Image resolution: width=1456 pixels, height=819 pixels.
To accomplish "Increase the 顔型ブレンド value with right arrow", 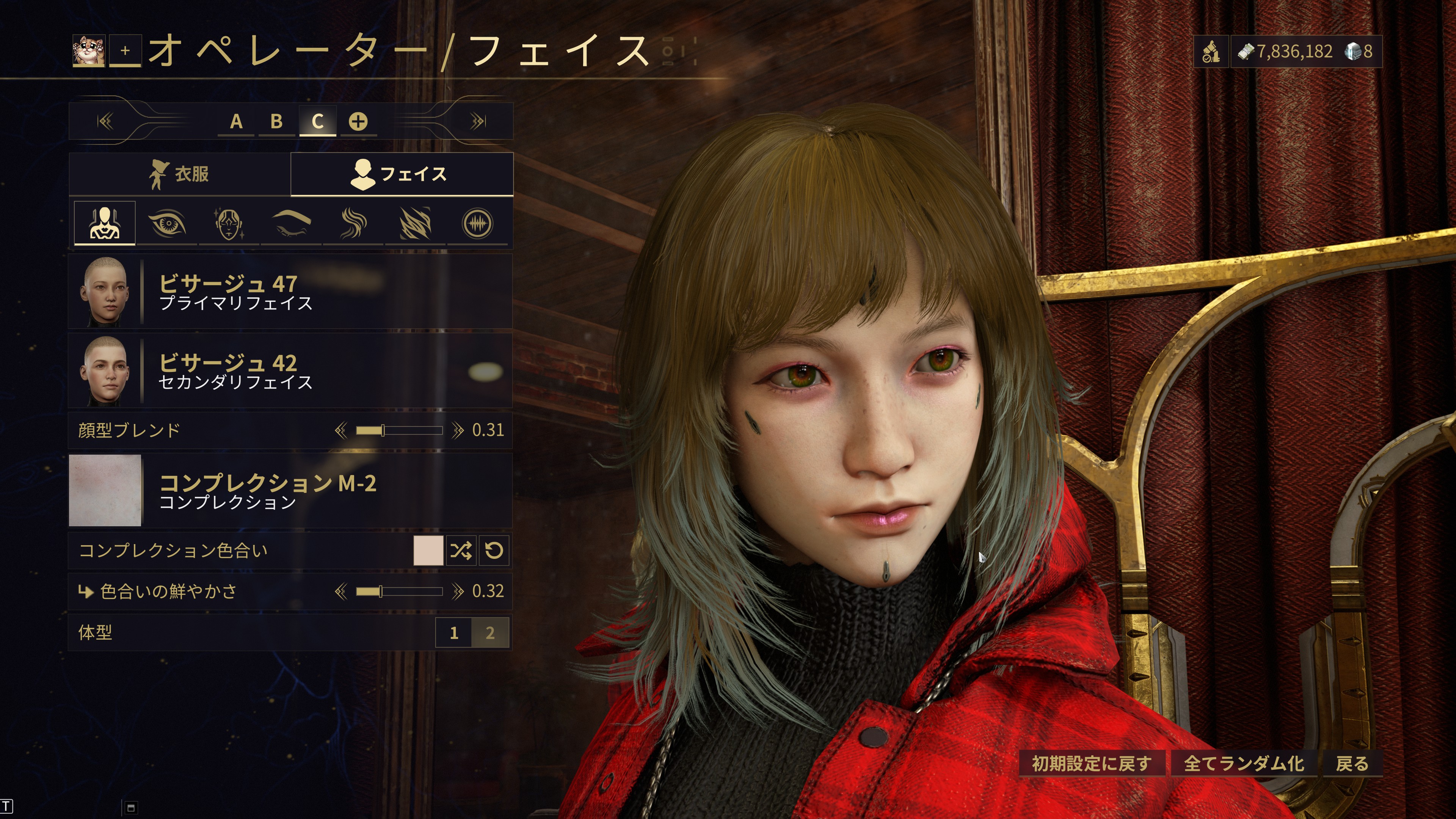I will [457, 431].
